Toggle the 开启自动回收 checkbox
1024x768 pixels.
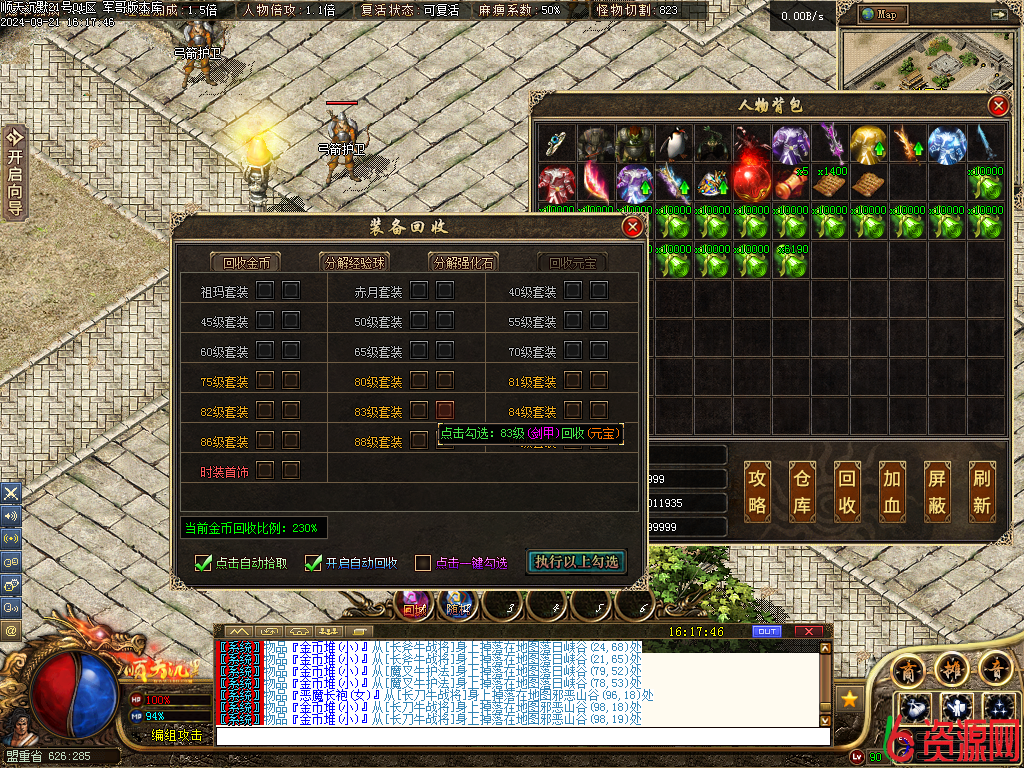314,563
